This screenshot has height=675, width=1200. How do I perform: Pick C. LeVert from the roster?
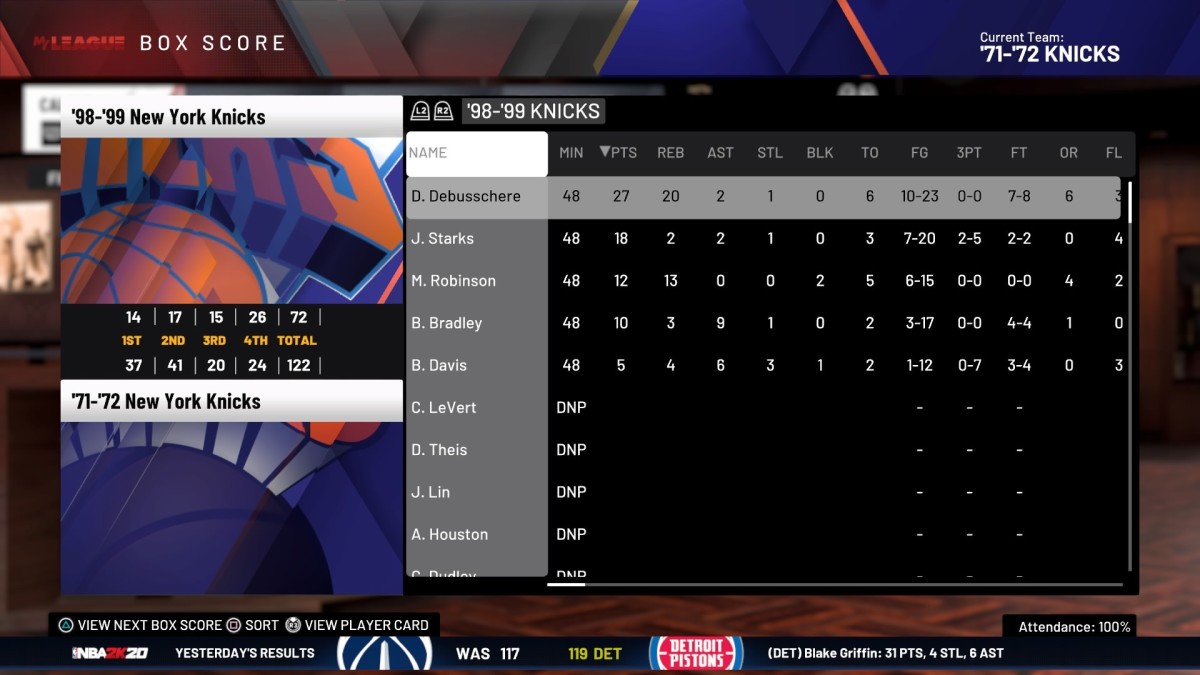click(444, 408)
